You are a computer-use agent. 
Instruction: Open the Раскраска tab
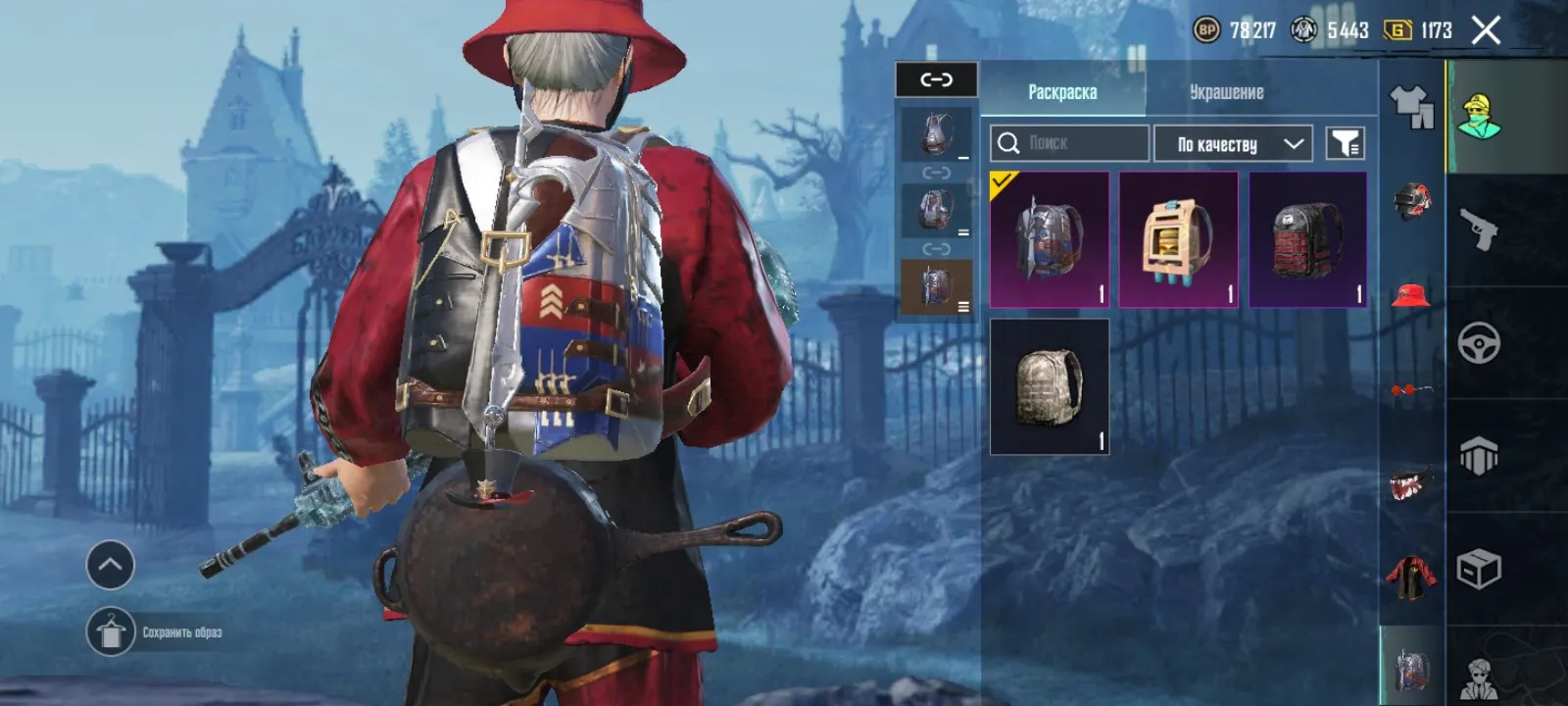(1063, 93)
